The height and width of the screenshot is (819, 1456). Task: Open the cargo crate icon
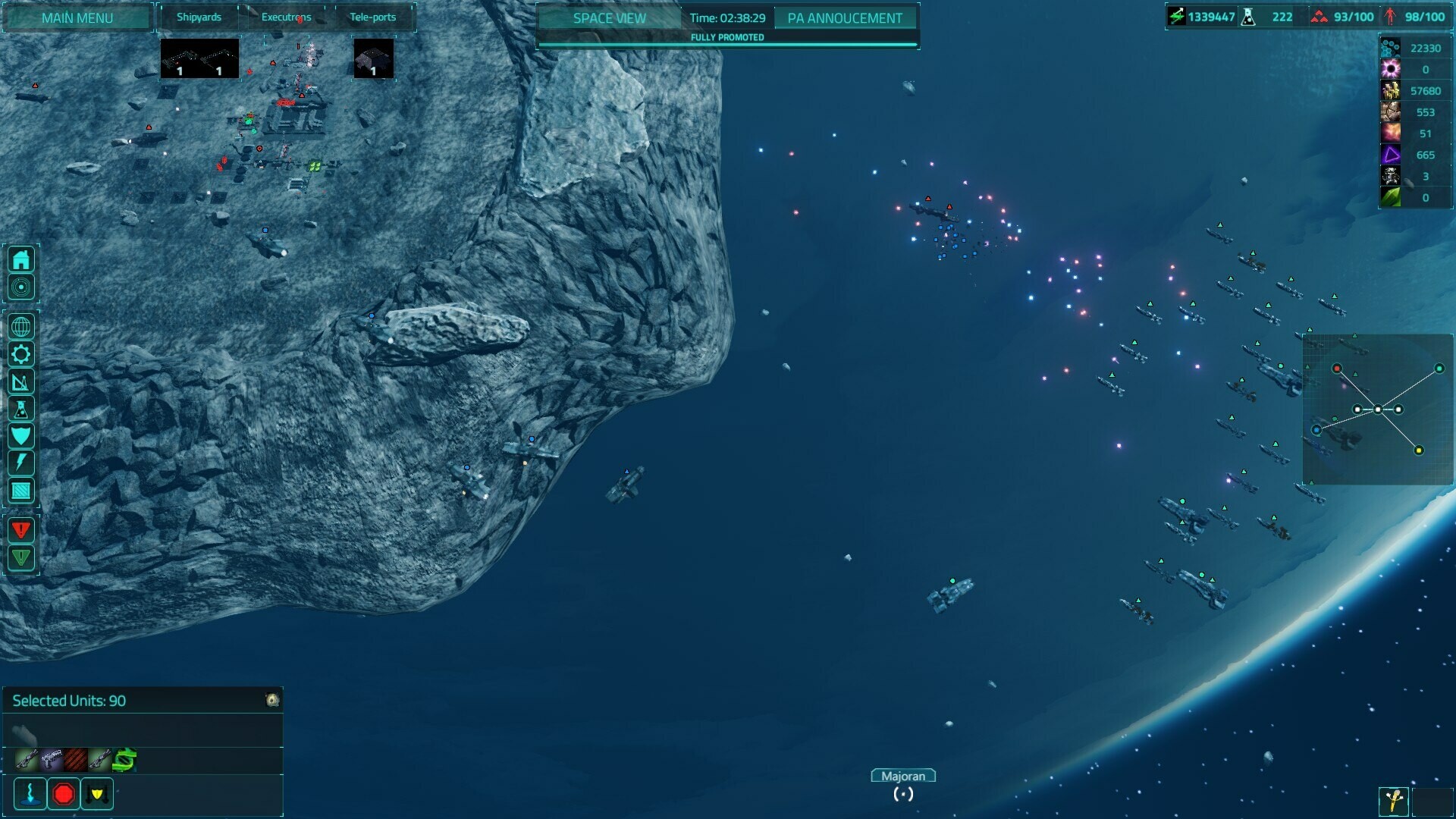[x=21, y=491]
